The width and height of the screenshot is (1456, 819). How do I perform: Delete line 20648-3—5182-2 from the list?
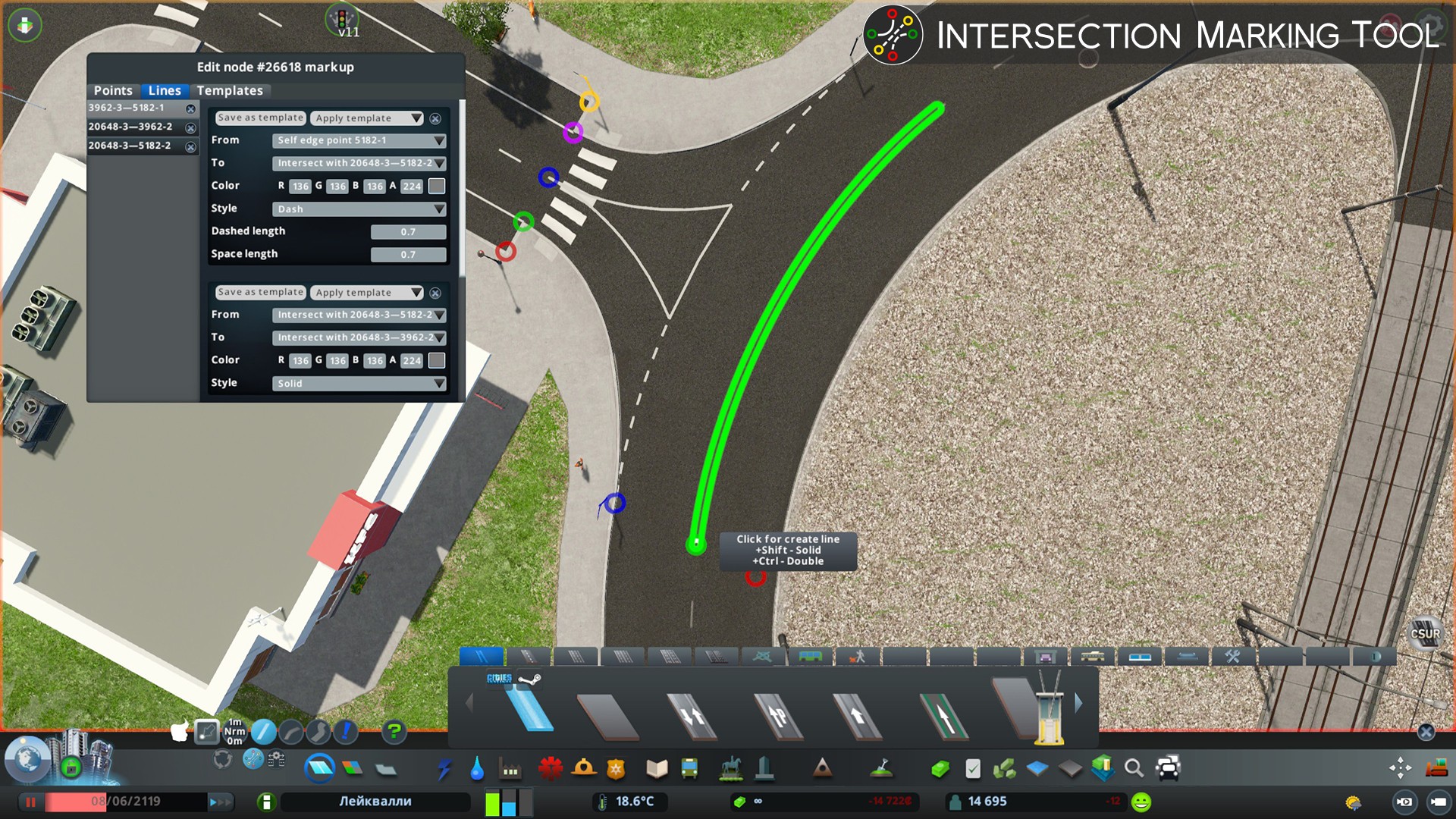tap(191, 147)
